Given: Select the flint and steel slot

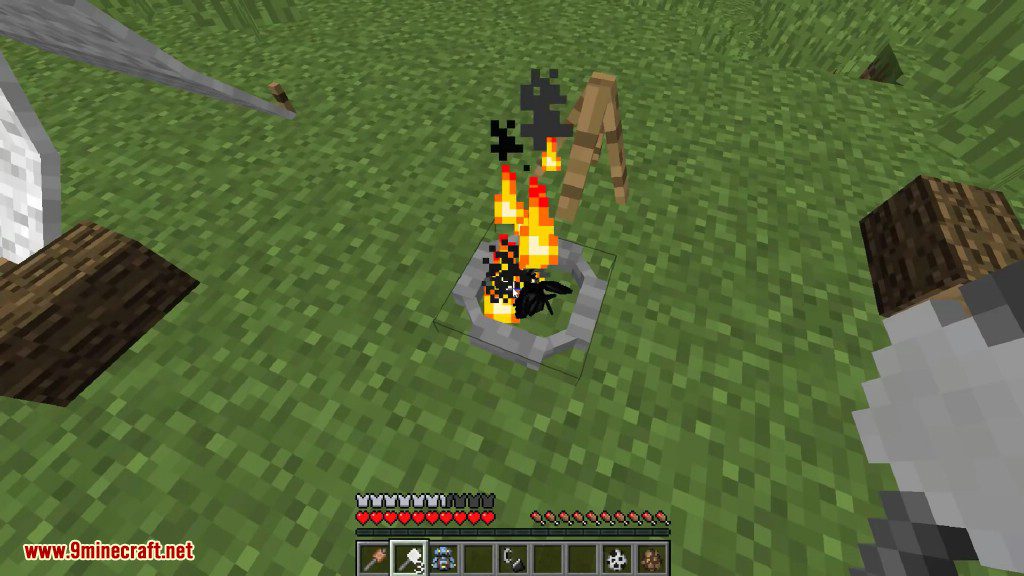Looking at the screenshot, I should point(514,557).
